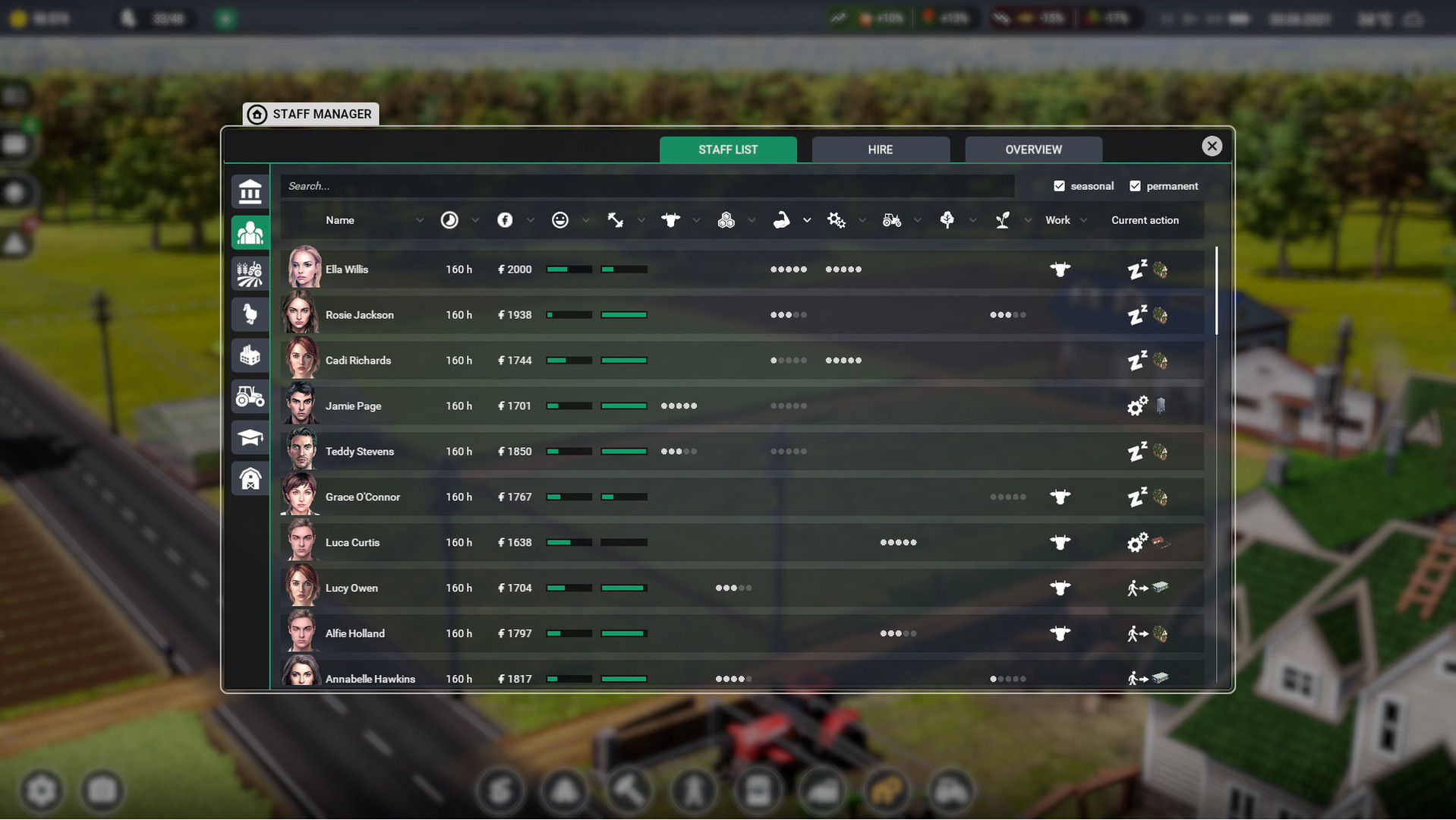Open the Work column dropdown
1456x820 pixels.
tap(1084, 220)
